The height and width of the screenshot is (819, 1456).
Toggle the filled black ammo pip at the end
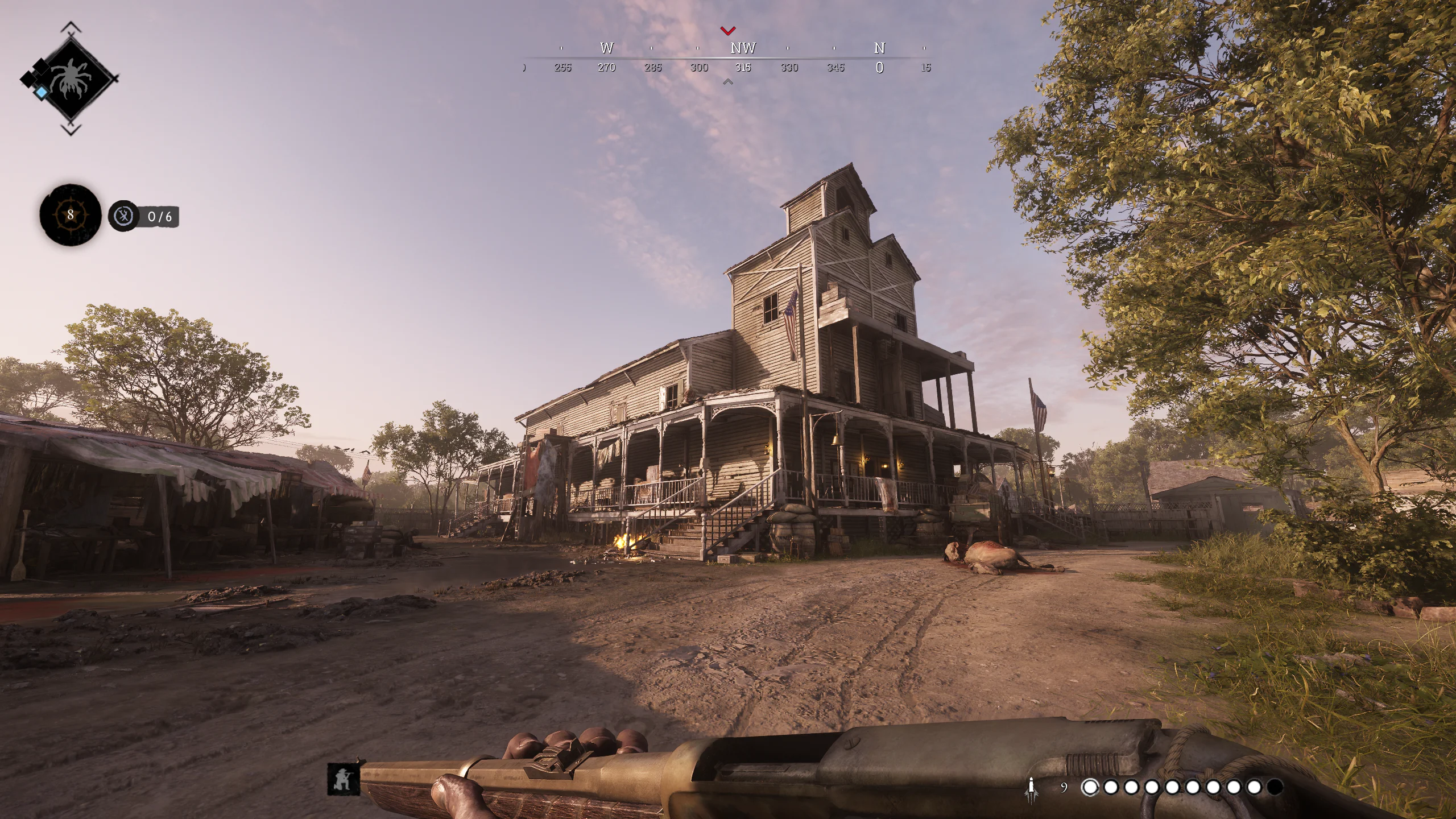(x=1279, y=788)
